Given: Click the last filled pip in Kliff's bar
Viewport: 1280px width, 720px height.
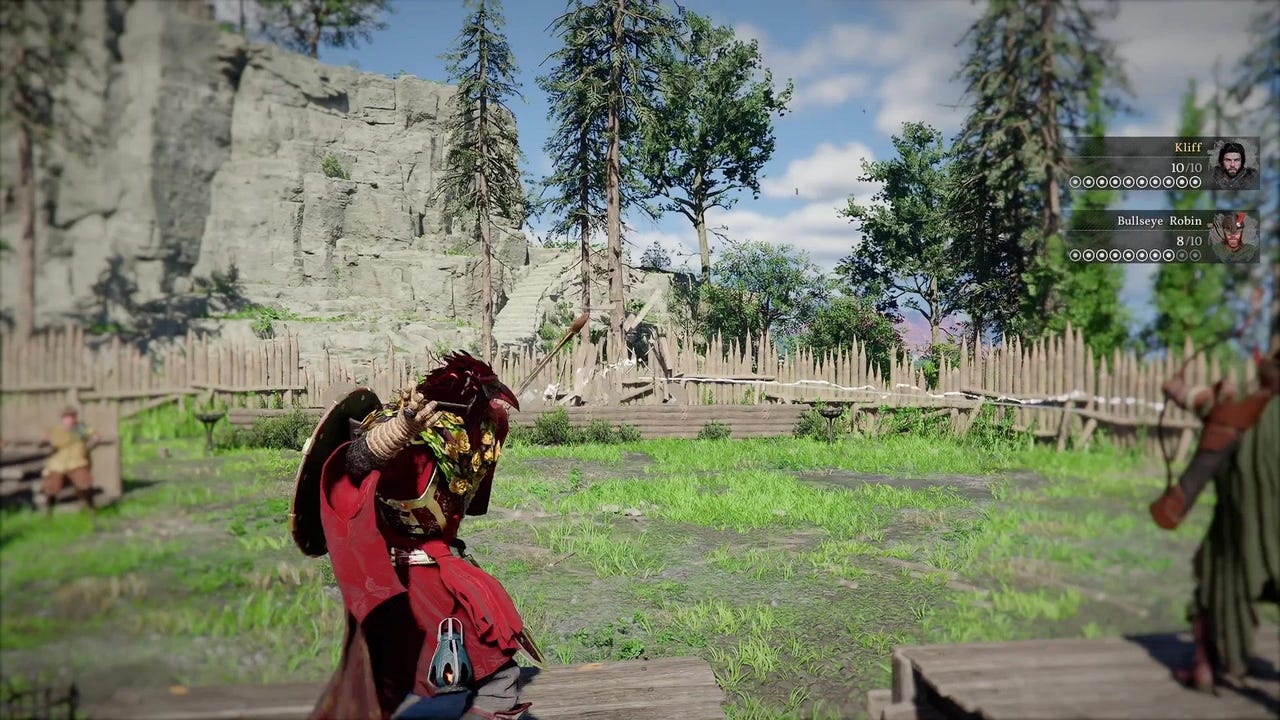Looking at the screenshot, I should [x=1194, y=180].
